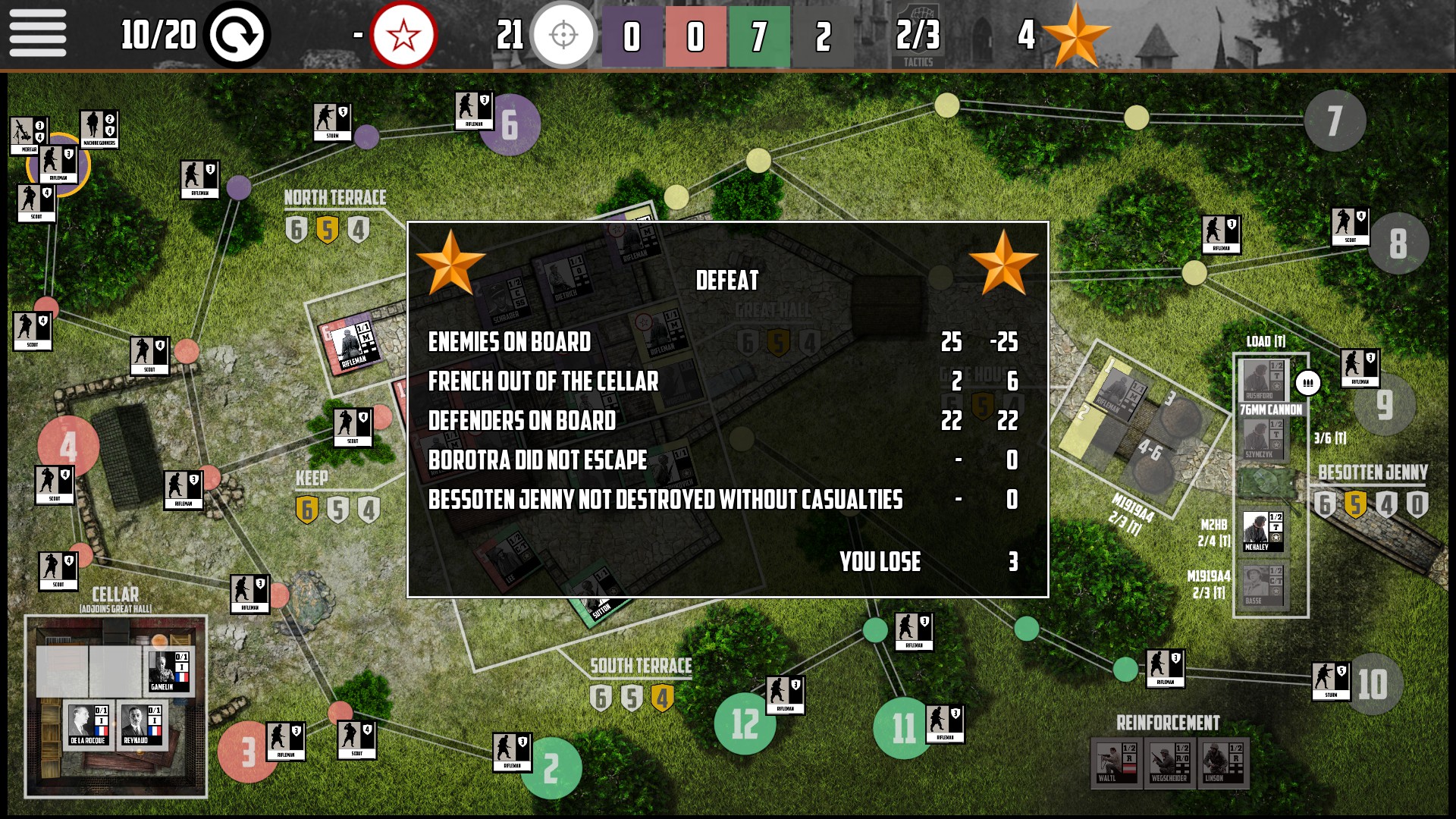
Task: Choose the Wegscheider reinforcement card
Action: (1169, 763)
